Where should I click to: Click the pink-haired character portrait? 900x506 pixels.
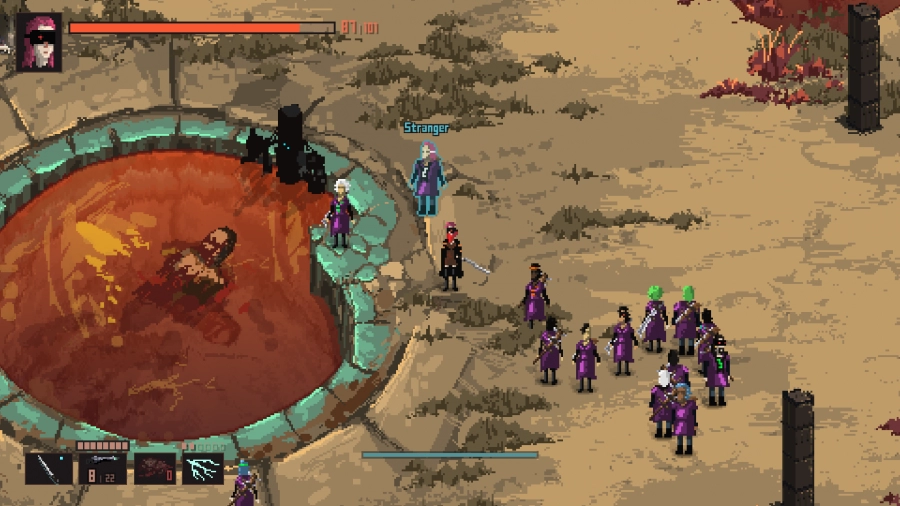coord(40,42)
